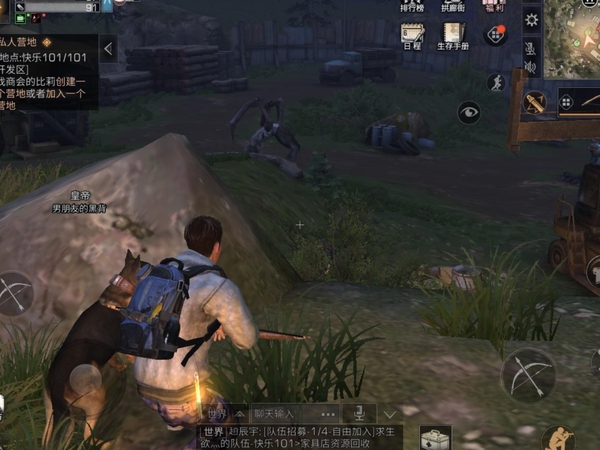Open the 福利 rewards menu
600x450 pixels.
tap(494, 5)
